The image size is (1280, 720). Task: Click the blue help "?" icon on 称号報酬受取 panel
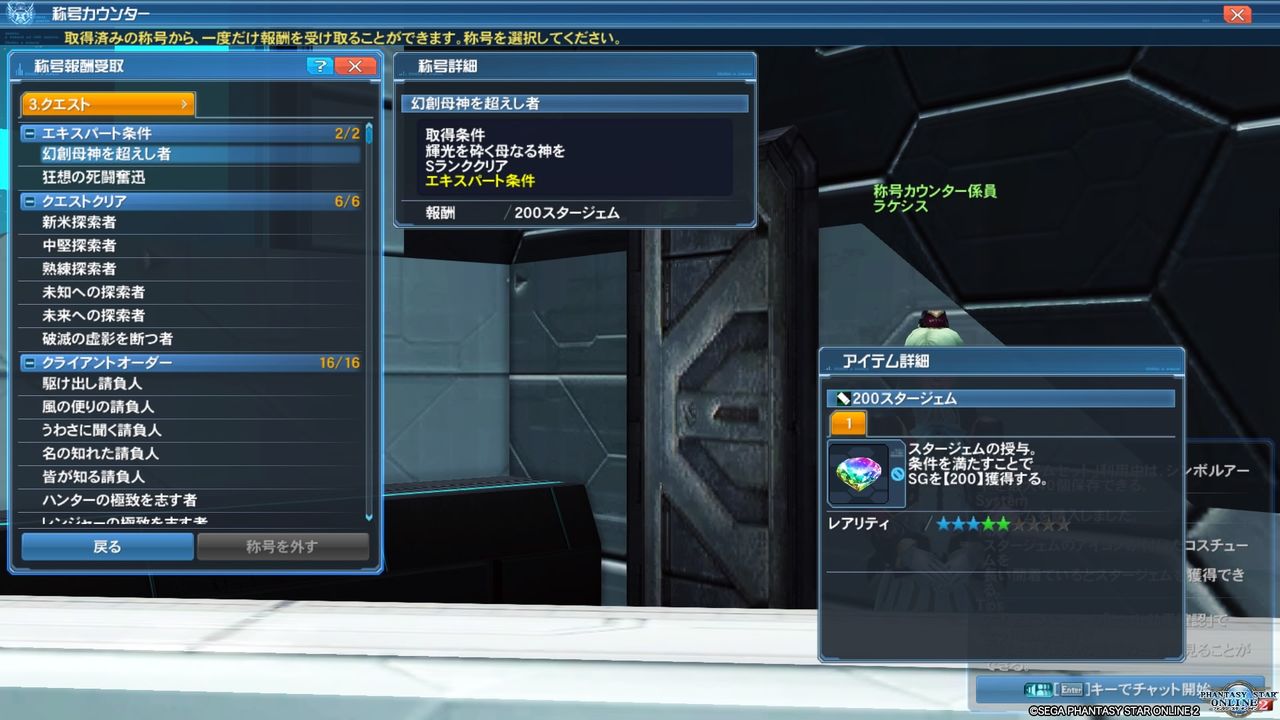click(x=318, y=66)
